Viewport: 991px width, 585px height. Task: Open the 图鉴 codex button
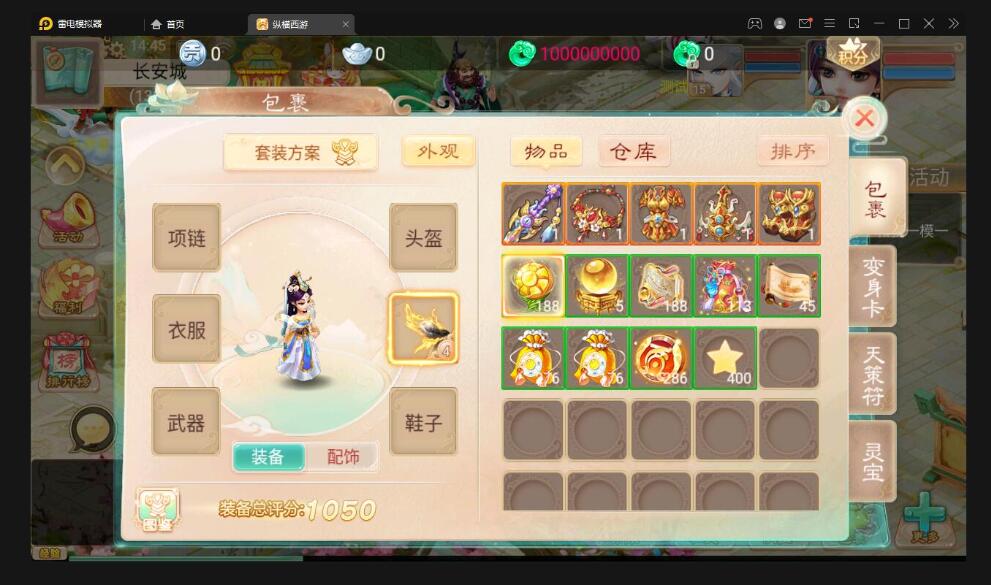point(157,509)
